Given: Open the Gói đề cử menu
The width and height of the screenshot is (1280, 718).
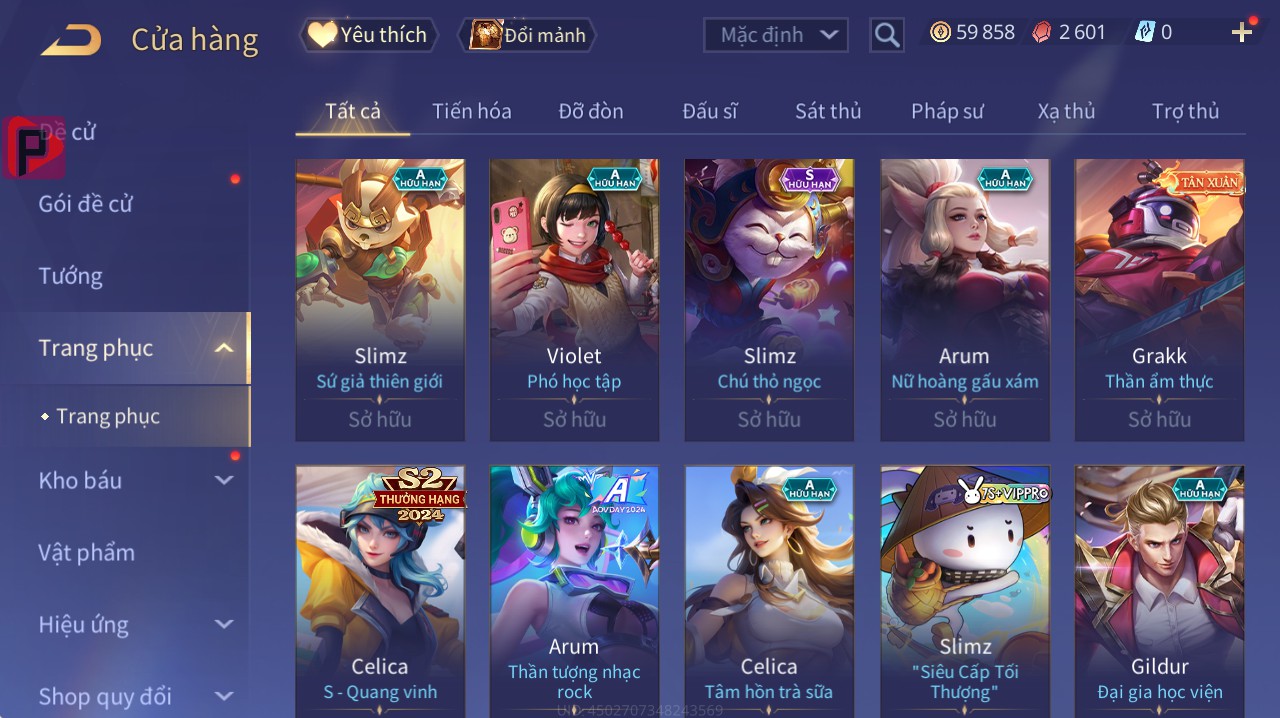Looking at the screenshot, I should pos(86,204).
